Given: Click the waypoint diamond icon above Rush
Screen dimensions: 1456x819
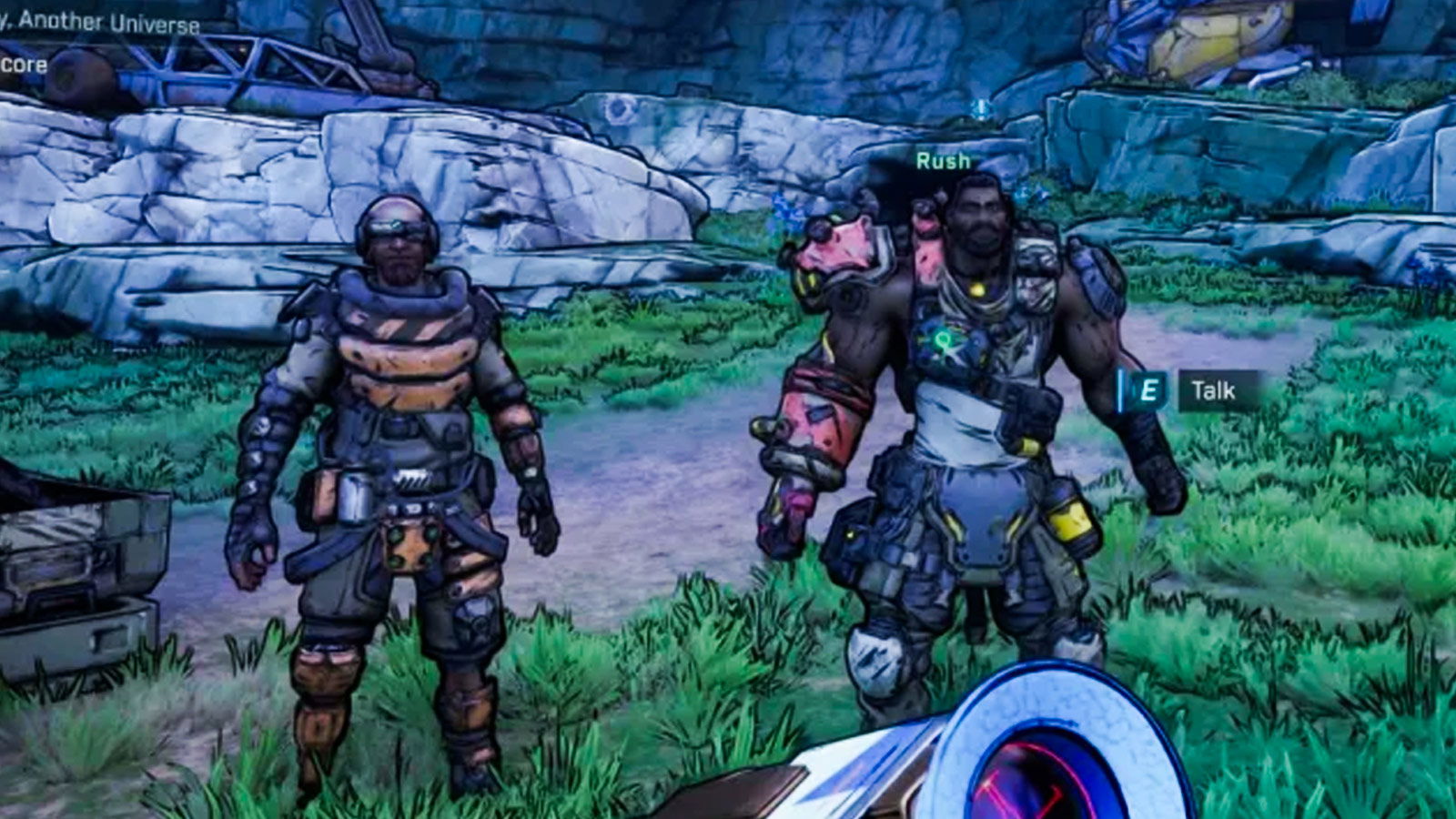Looking at the screenshot, I should click(981, 106).
